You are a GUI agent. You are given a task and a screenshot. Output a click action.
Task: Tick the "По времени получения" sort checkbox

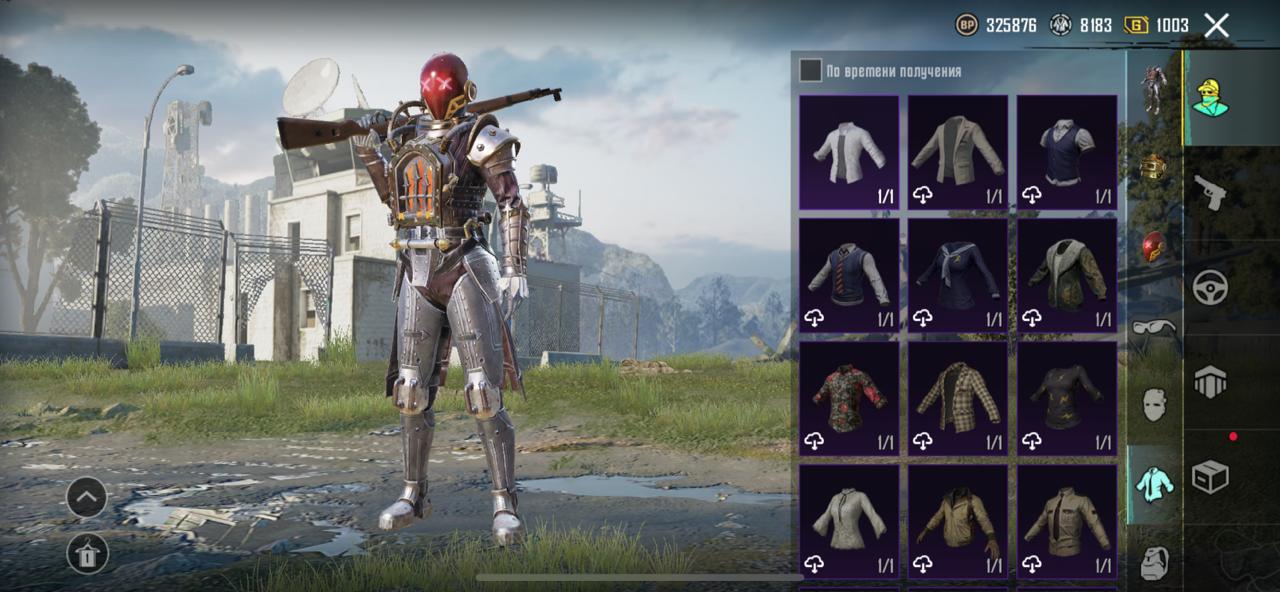(x=810, y=71)
